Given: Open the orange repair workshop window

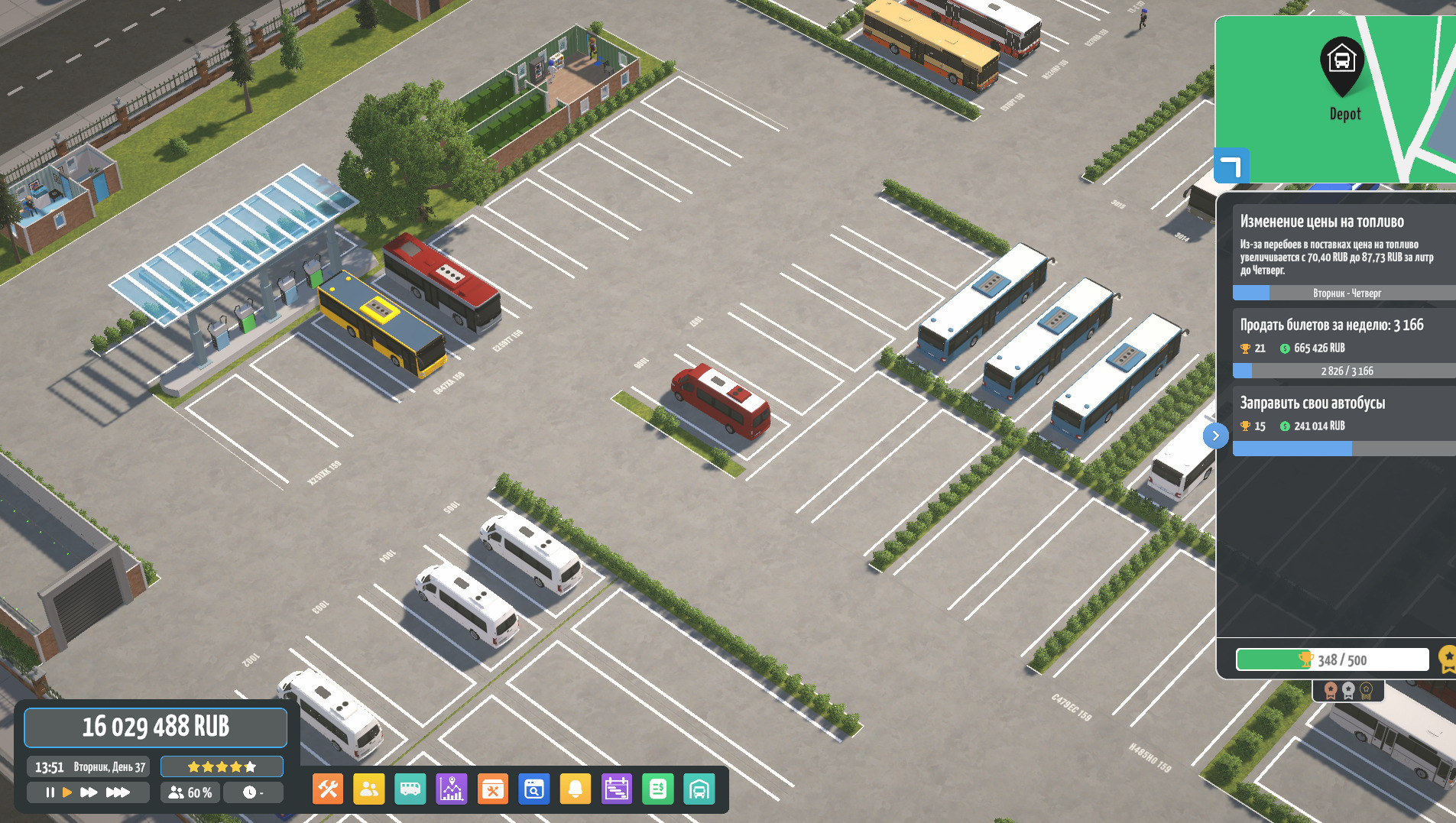Looking at the screenshot, I should (493, 789).
